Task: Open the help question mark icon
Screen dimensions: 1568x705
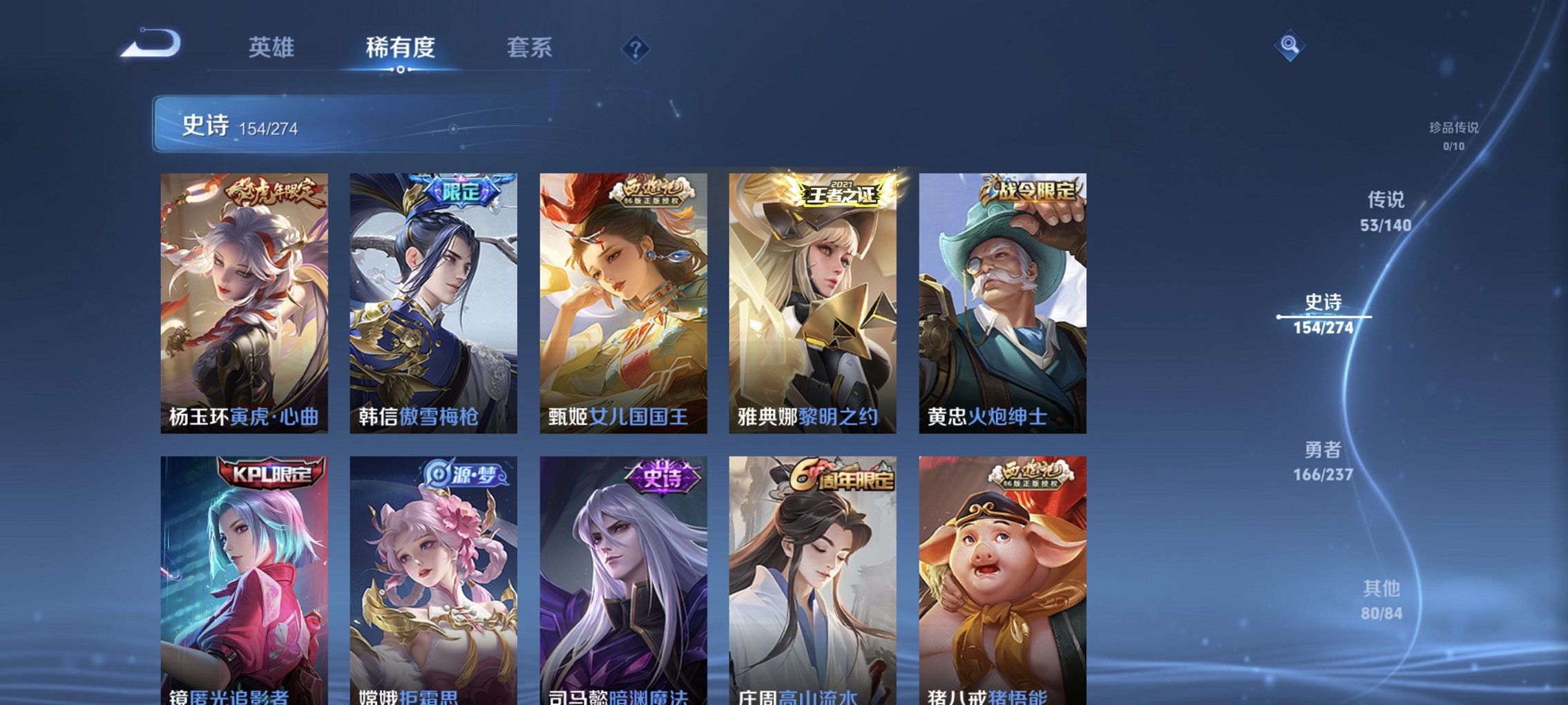Action: 636,48
